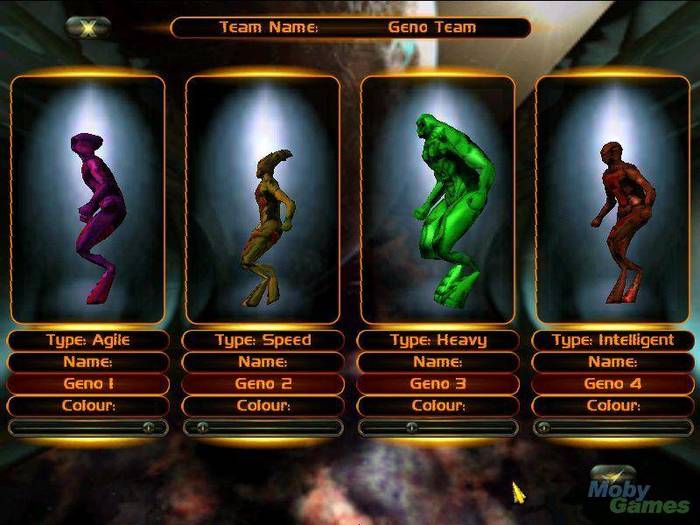Edit the Geno Team name field
Image resolution: width=700 pixels, height=525 pixels.
[x=432, y=28]
